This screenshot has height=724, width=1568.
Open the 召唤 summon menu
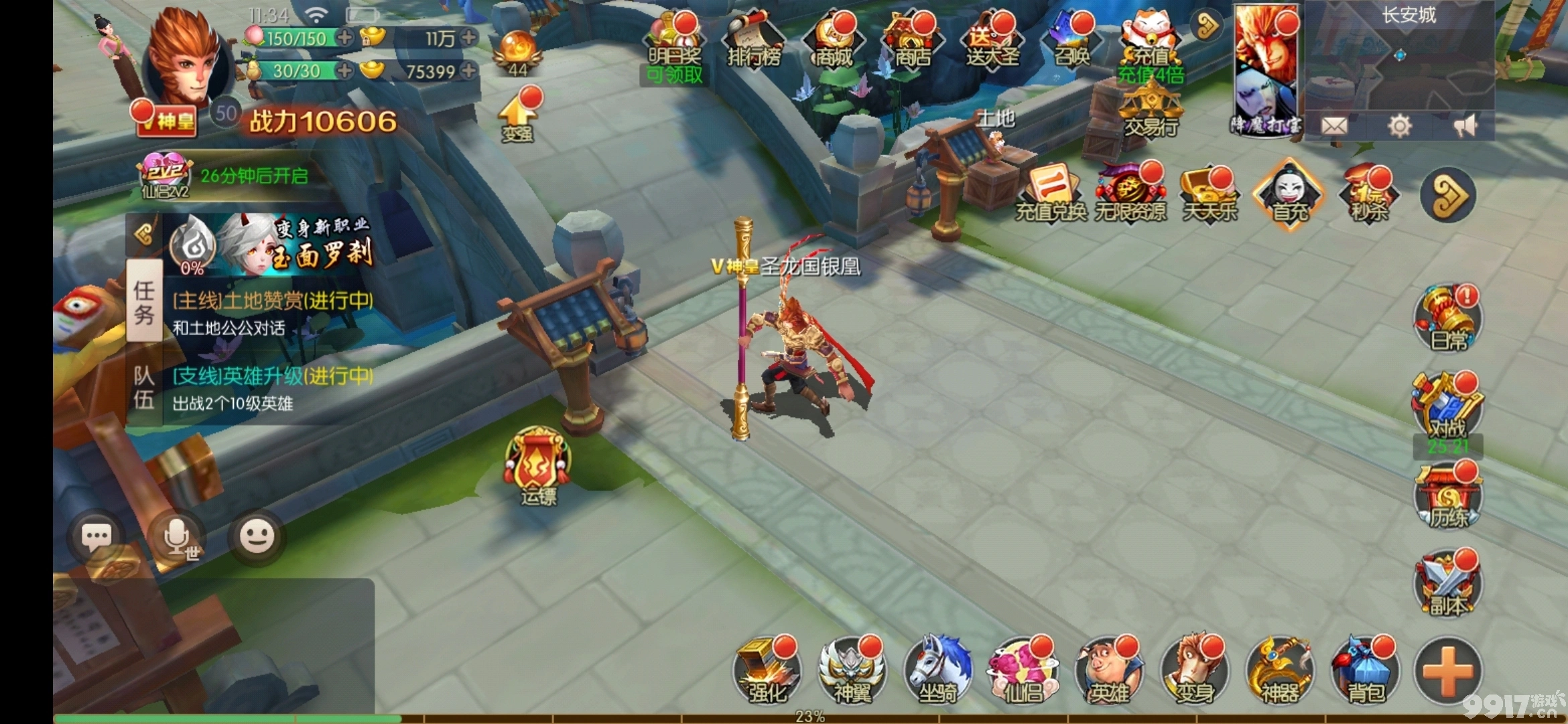point(1071,40)
